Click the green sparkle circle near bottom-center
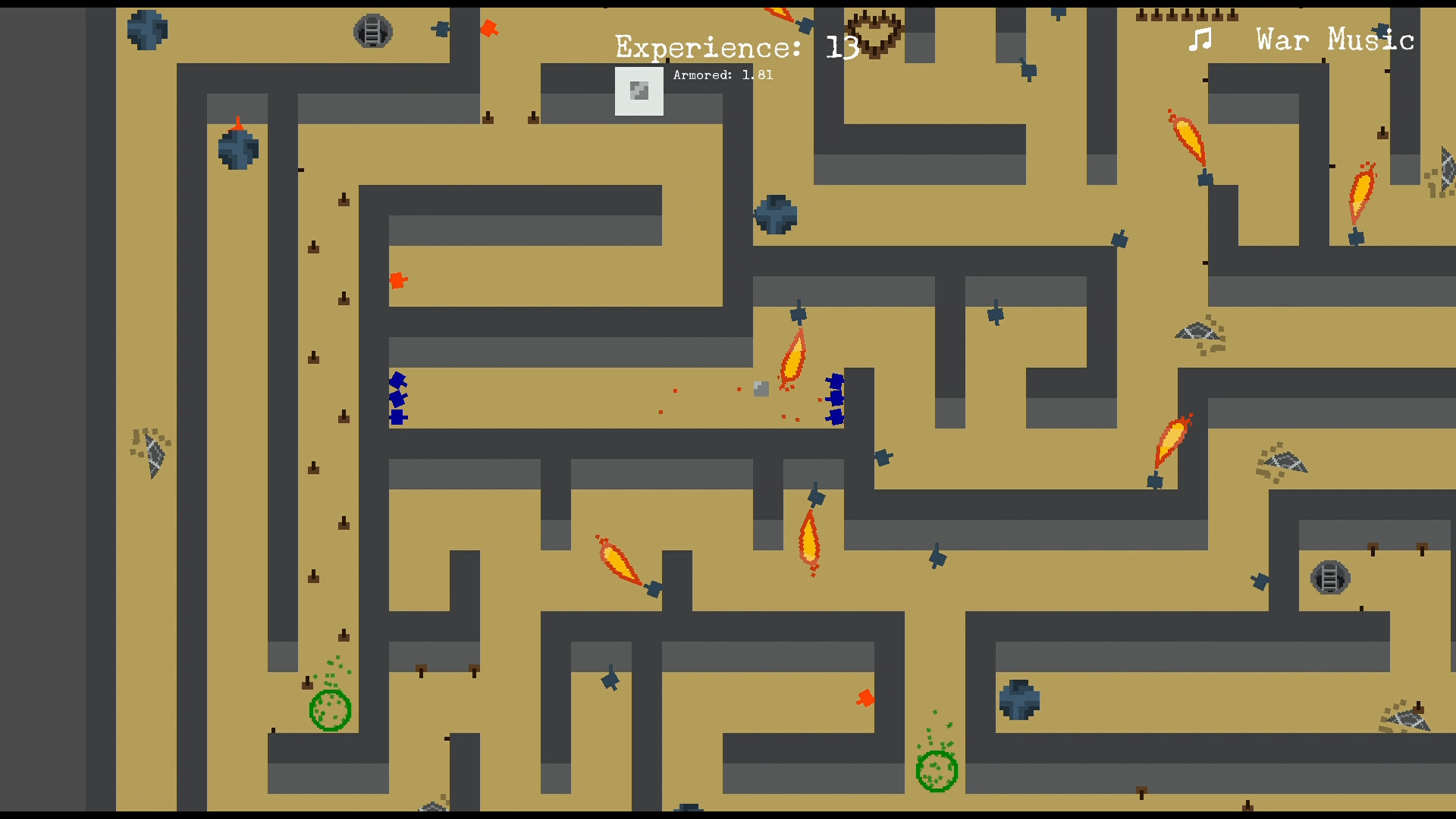This screenshot has width=1456, height=819. click(x=937, y=770)
